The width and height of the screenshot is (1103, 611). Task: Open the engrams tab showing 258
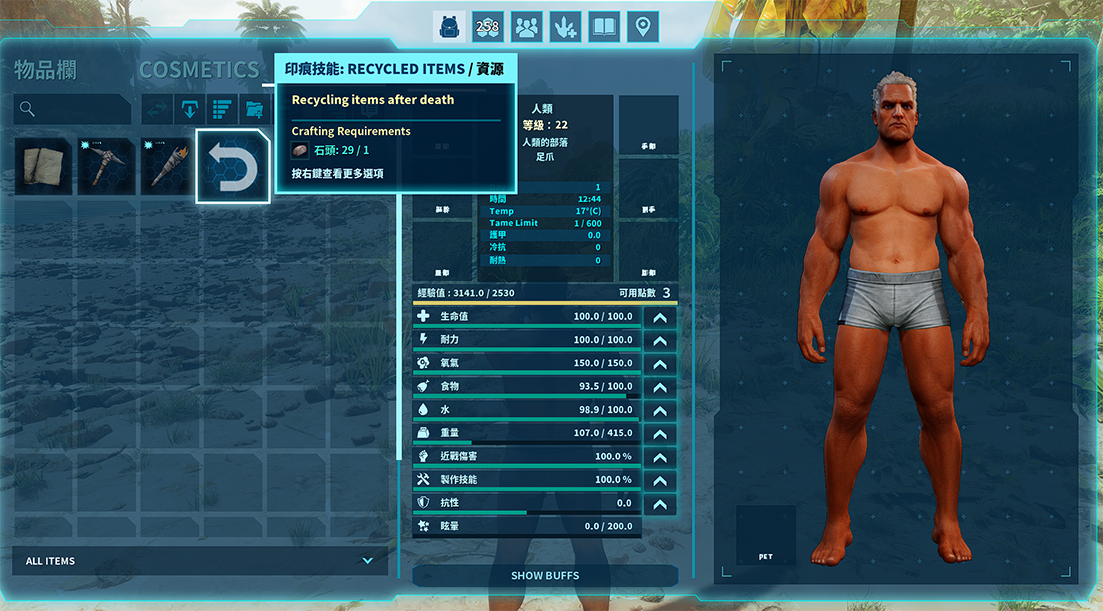pyautogui.click(x=488, y=27)
